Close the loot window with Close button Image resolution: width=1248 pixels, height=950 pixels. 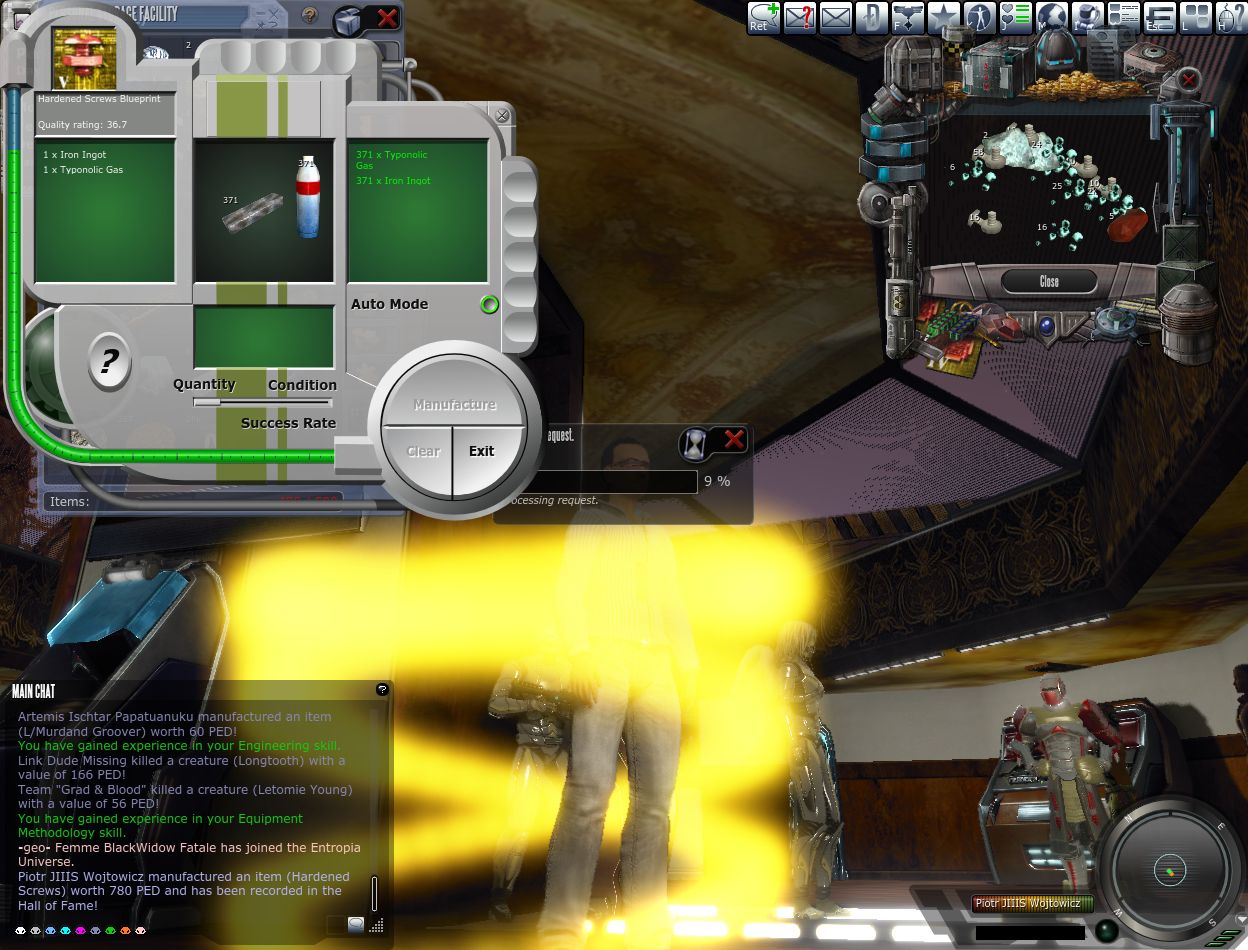click(x=1048, y=281)
